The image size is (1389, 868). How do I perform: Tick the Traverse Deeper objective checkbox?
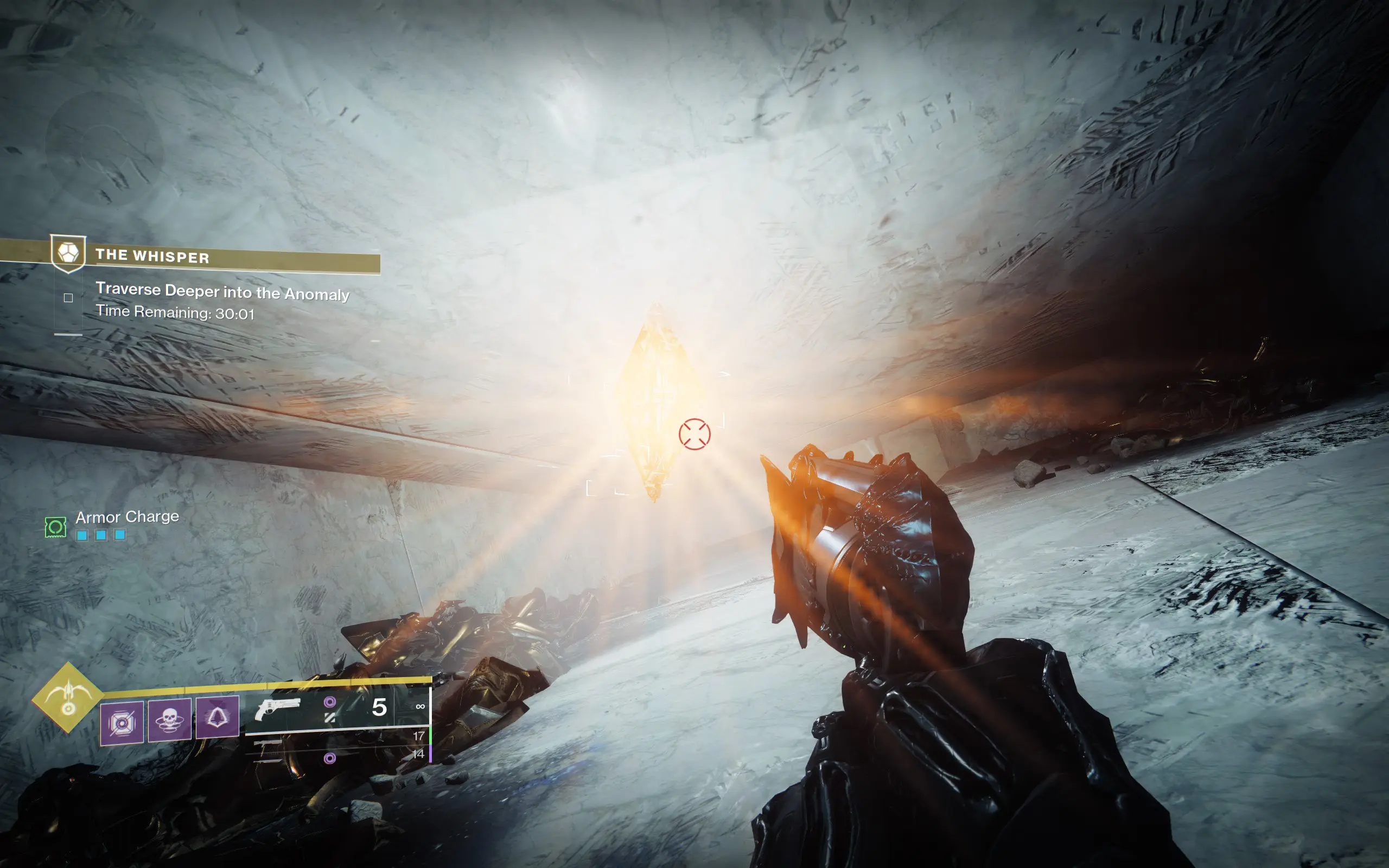pyautogui.click(x=68, y=298)
